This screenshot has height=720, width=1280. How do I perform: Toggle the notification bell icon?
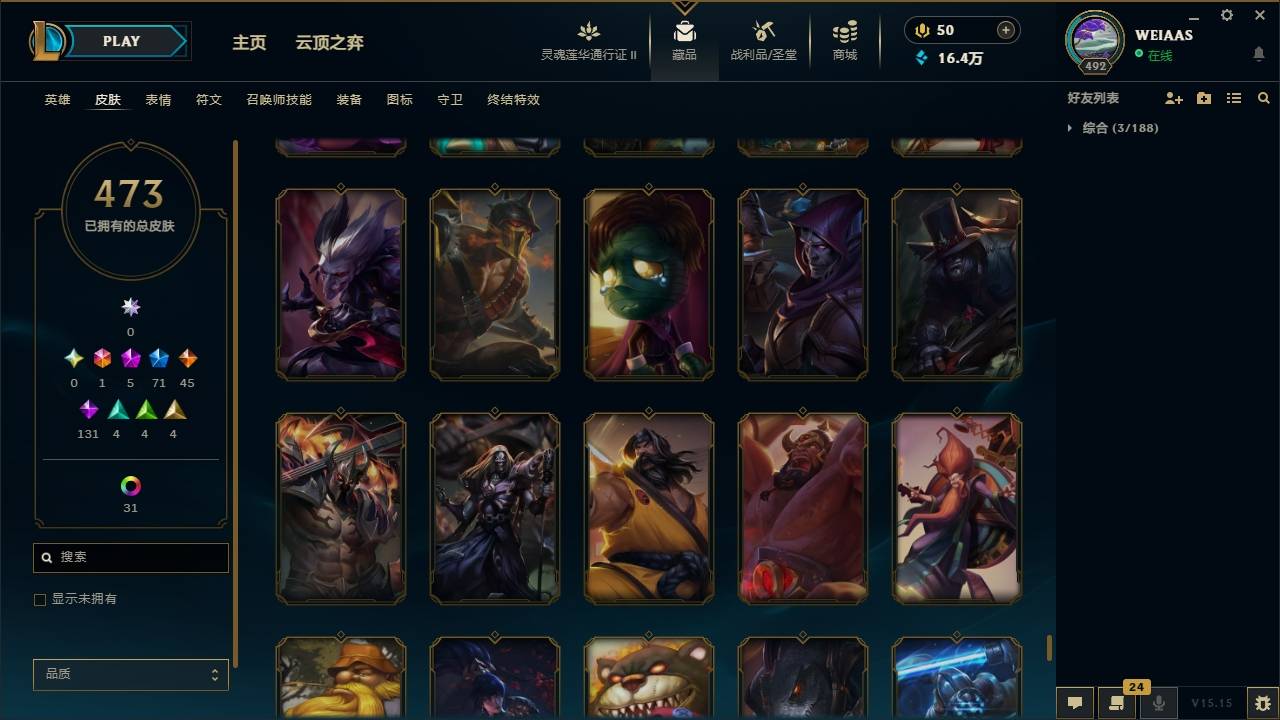(x=1258, y=53)
